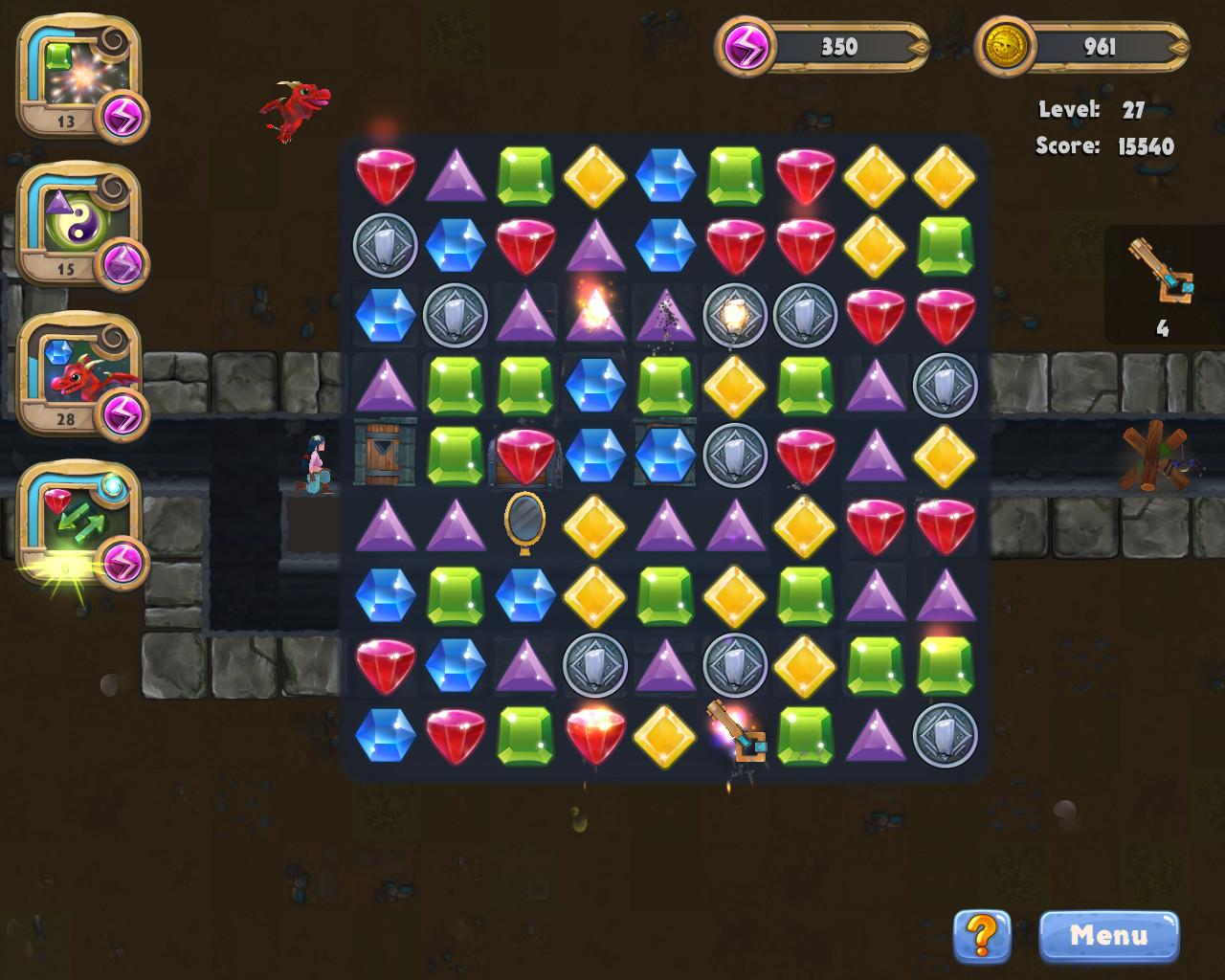Click the rail piece falling at board bottom
Image resolution: width=1225 pixels, height=980 pixels.
(737, 739)
